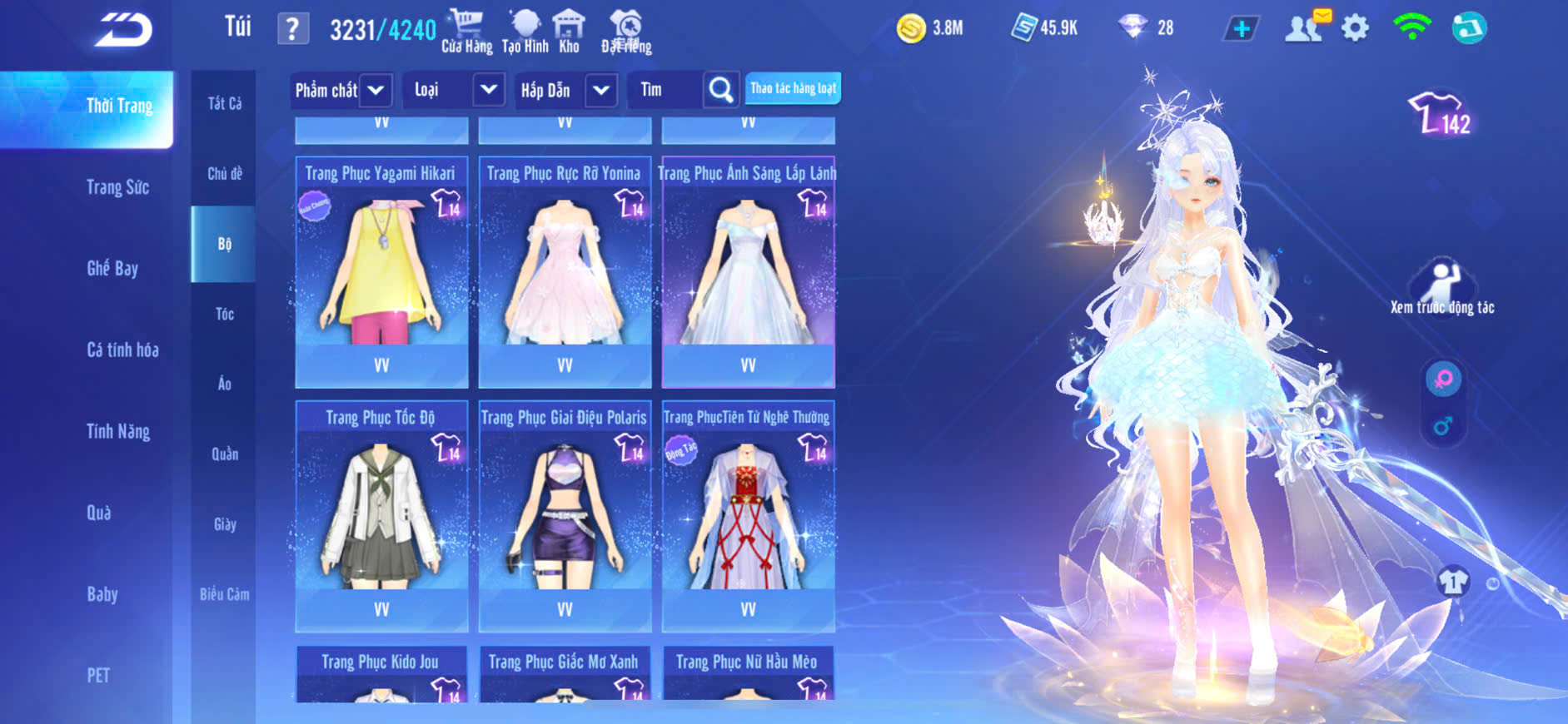1568x724 pixels.
Task: Switch to the Ghế Bay tab
Action: [112, 268]
